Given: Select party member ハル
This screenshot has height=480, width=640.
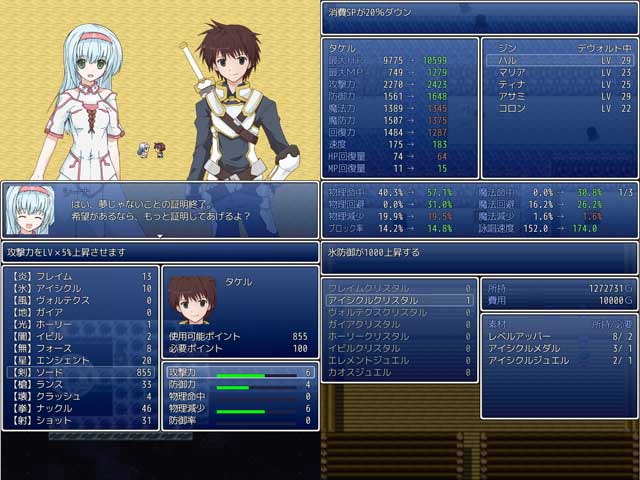Looking at the screenshot, I should [559, 60].
